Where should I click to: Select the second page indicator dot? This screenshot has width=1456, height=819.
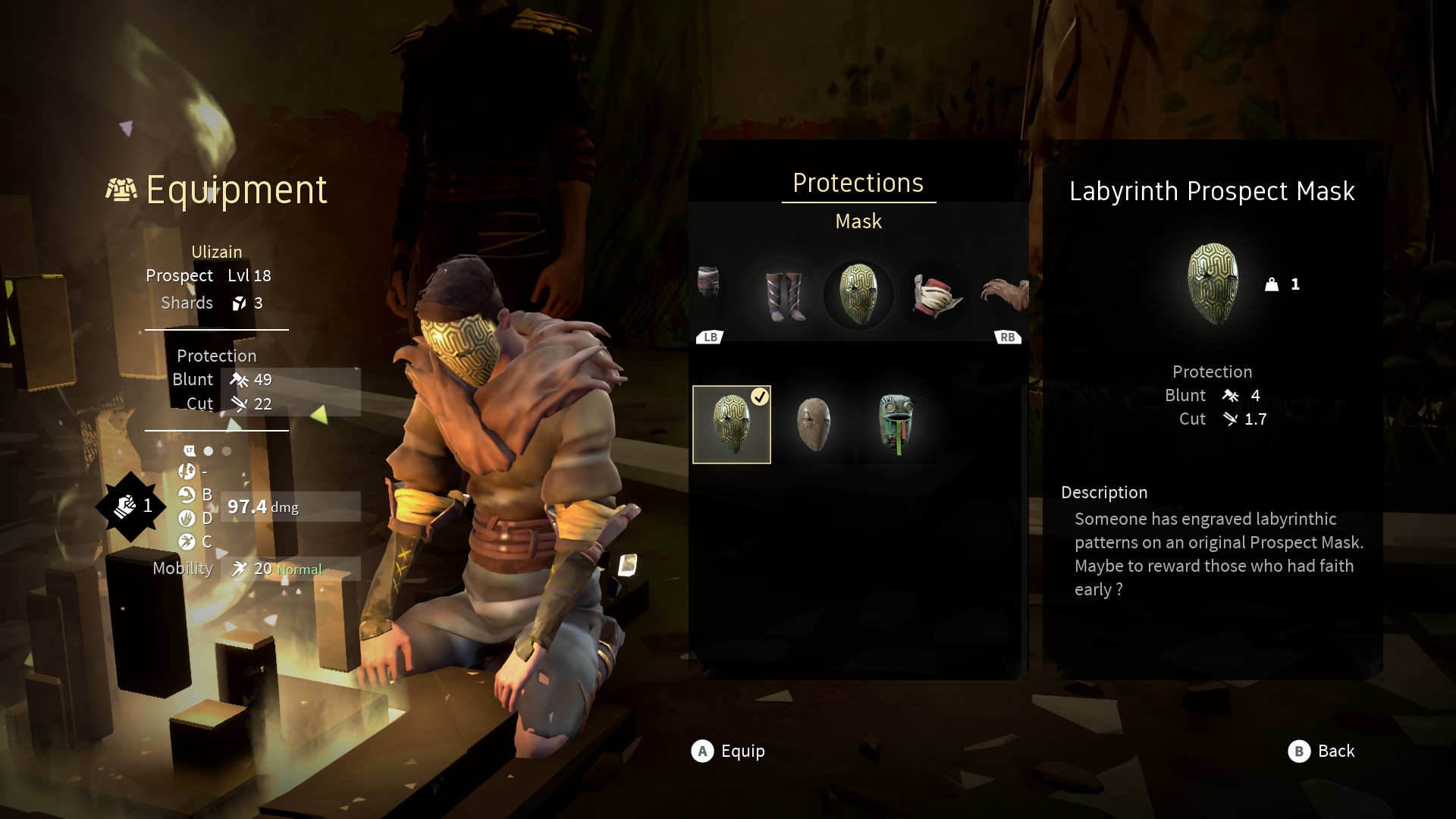[x=225, y=450]
